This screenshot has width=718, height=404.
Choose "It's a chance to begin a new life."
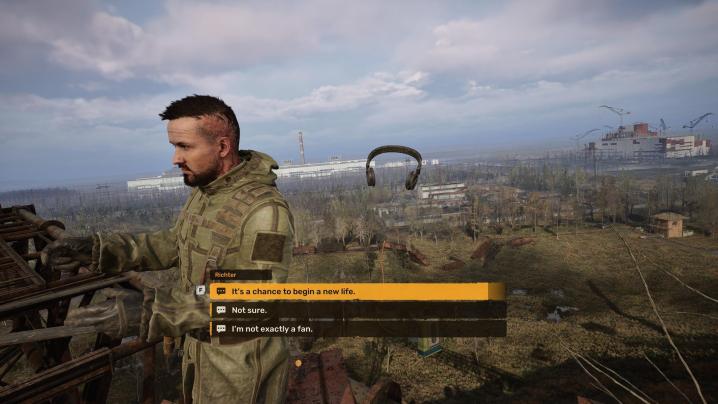[357, 291]
